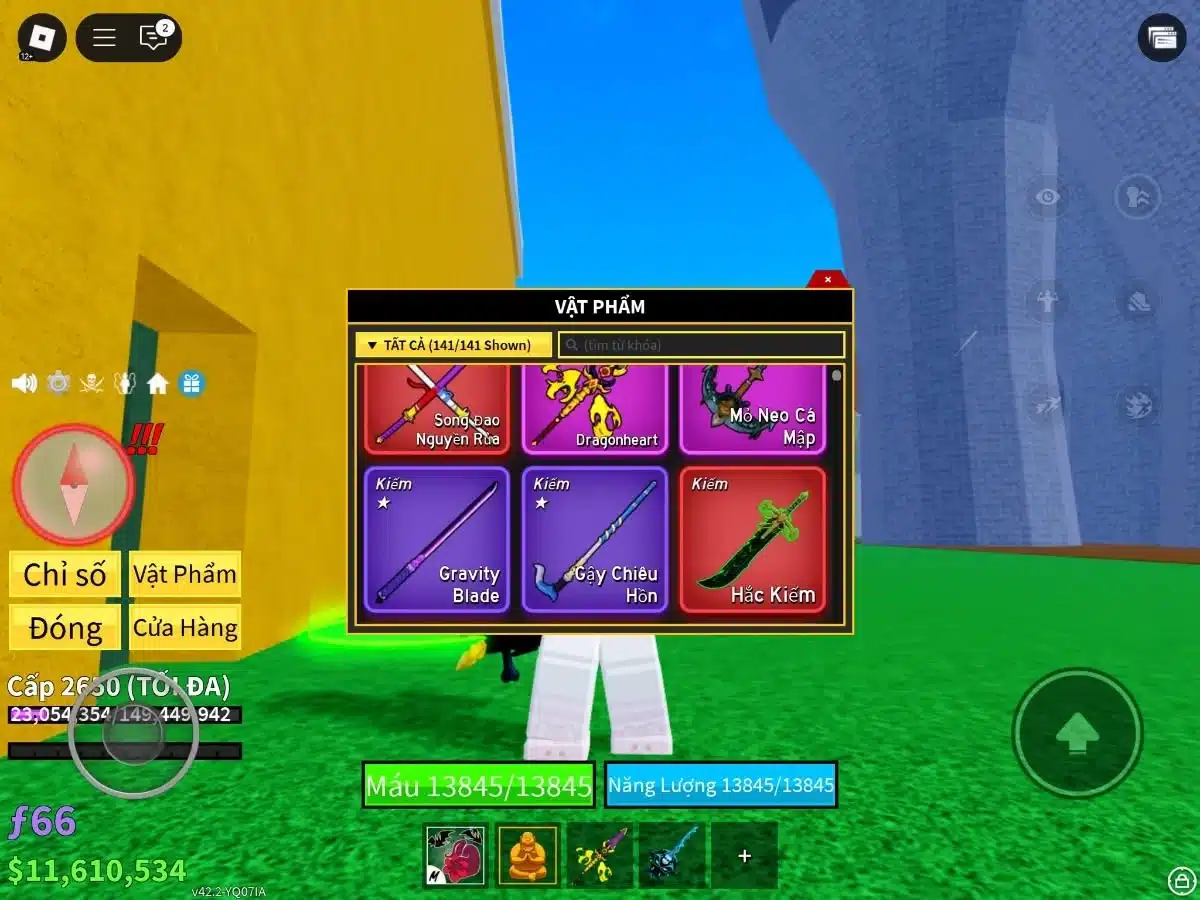
Task: Select the Dragonheart item
Action: point(594,410)
